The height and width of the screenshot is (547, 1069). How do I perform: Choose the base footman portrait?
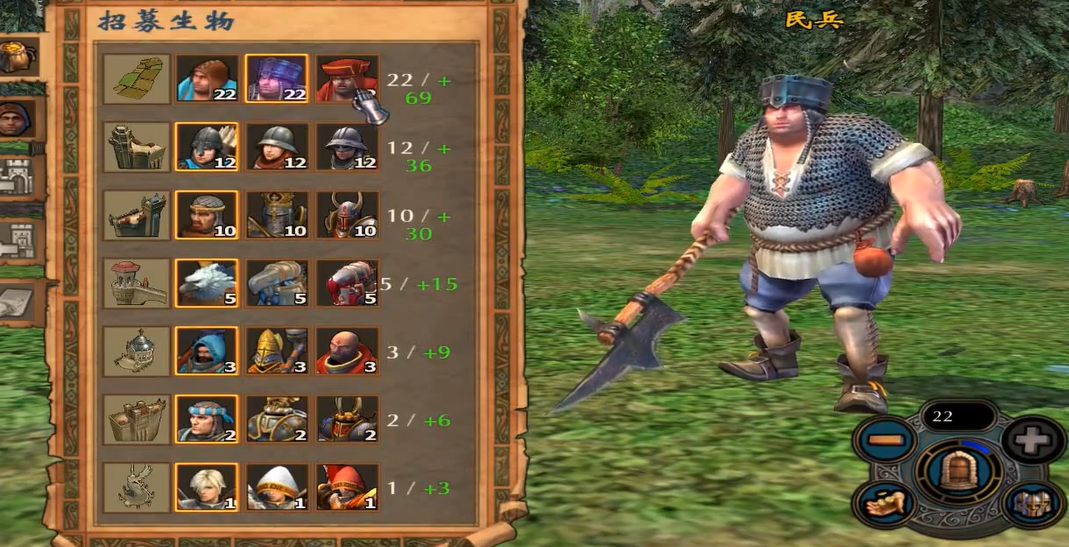[x=207, y=215]
